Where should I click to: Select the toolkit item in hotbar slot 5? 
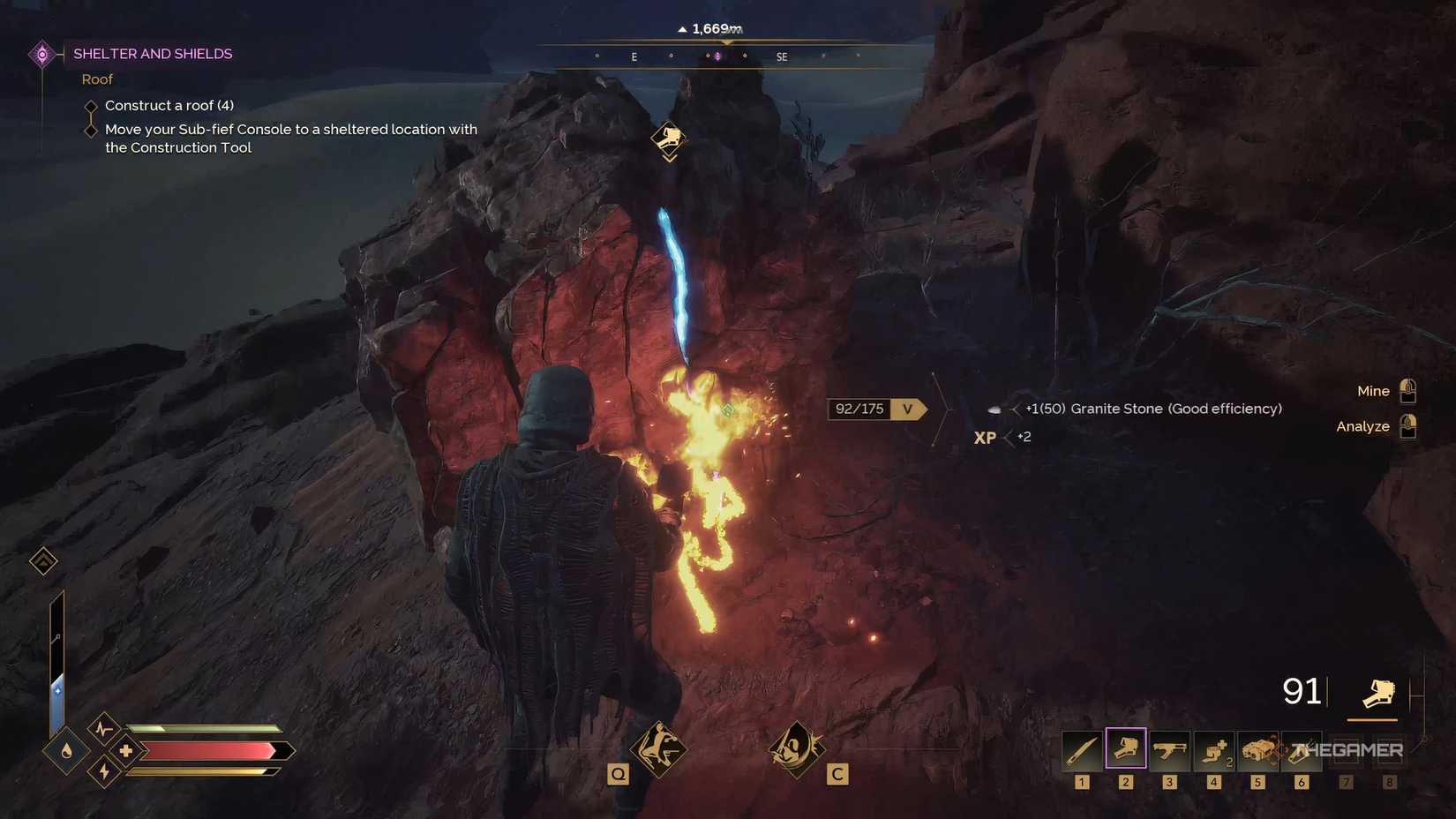(x=1257, y=748)
